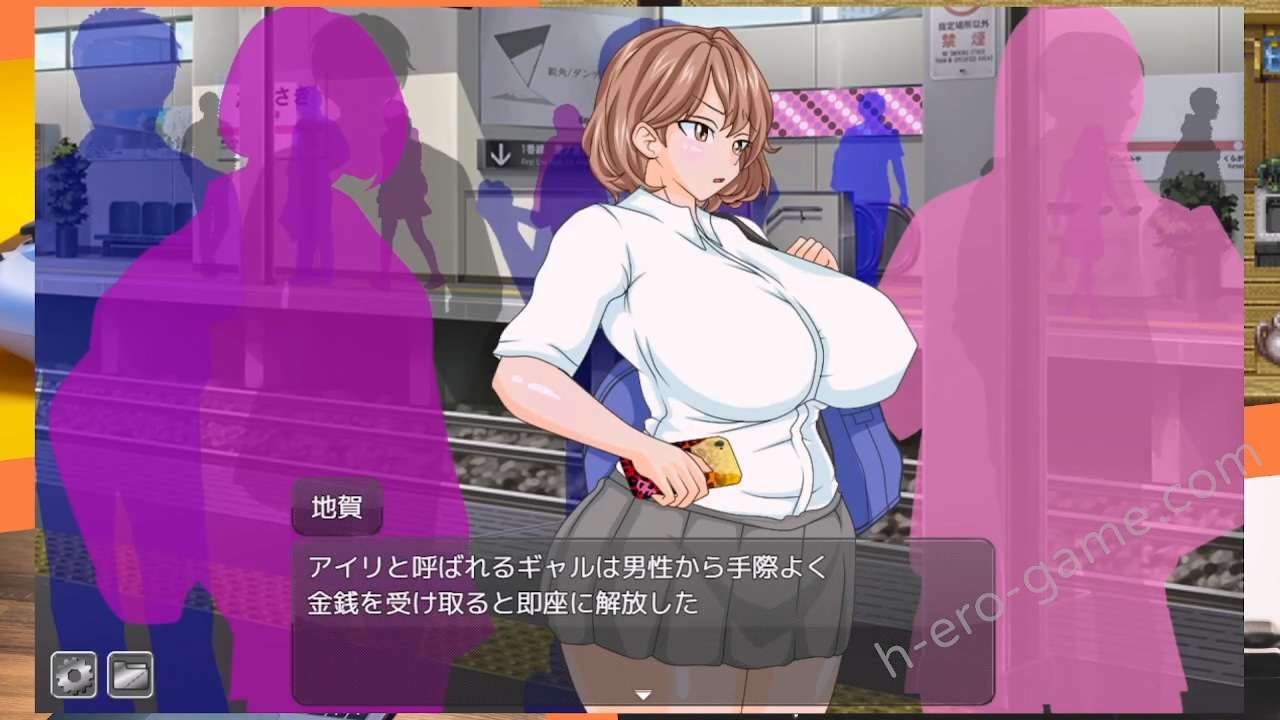Advance dialogue with the down arrow indicator
The height and width of the screenshot is (720, 1280).
point(643,694)
